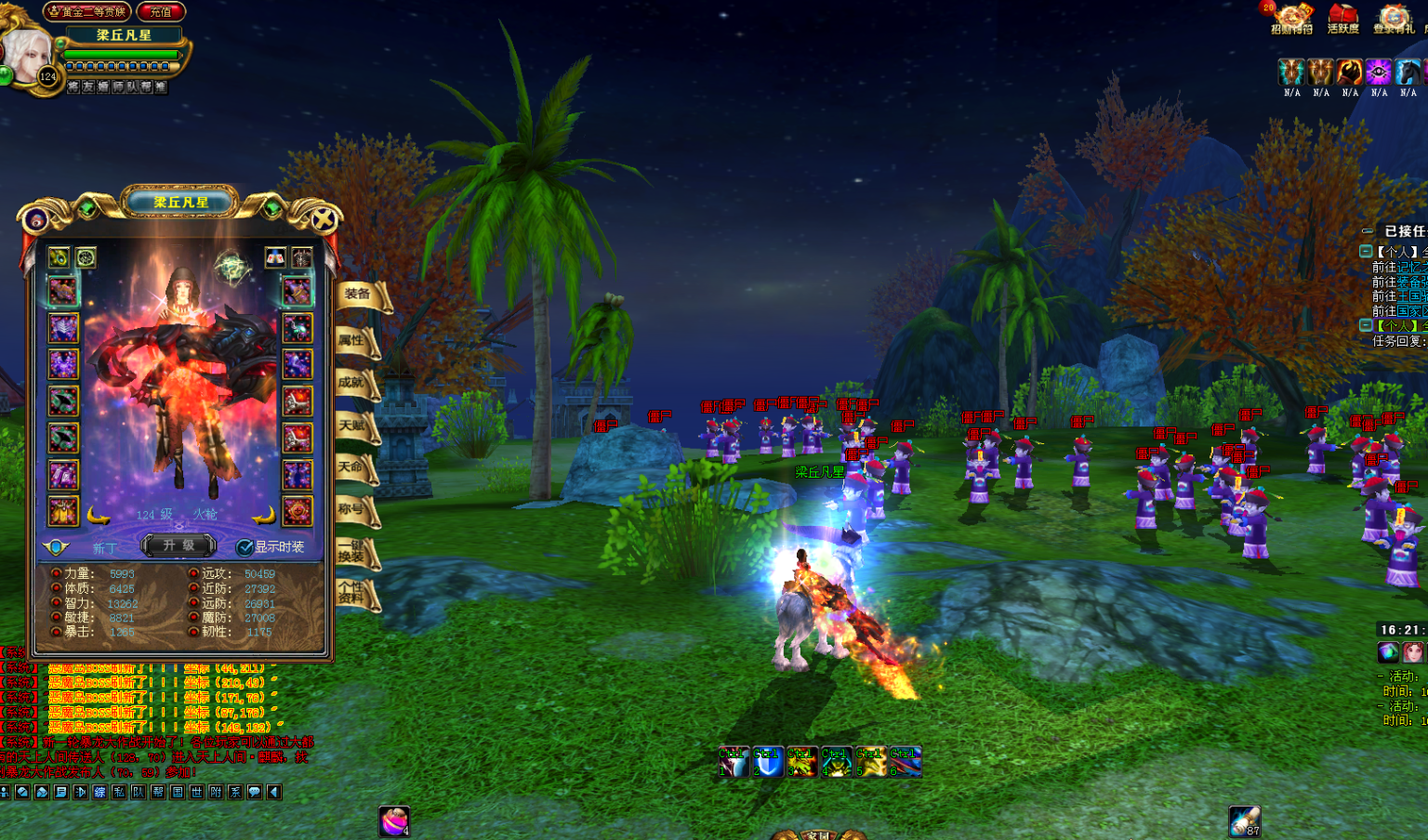Select the 世 world chat channel button
Screen dimensions: 1428x840
pyautogui.click(x=196, y=793)
